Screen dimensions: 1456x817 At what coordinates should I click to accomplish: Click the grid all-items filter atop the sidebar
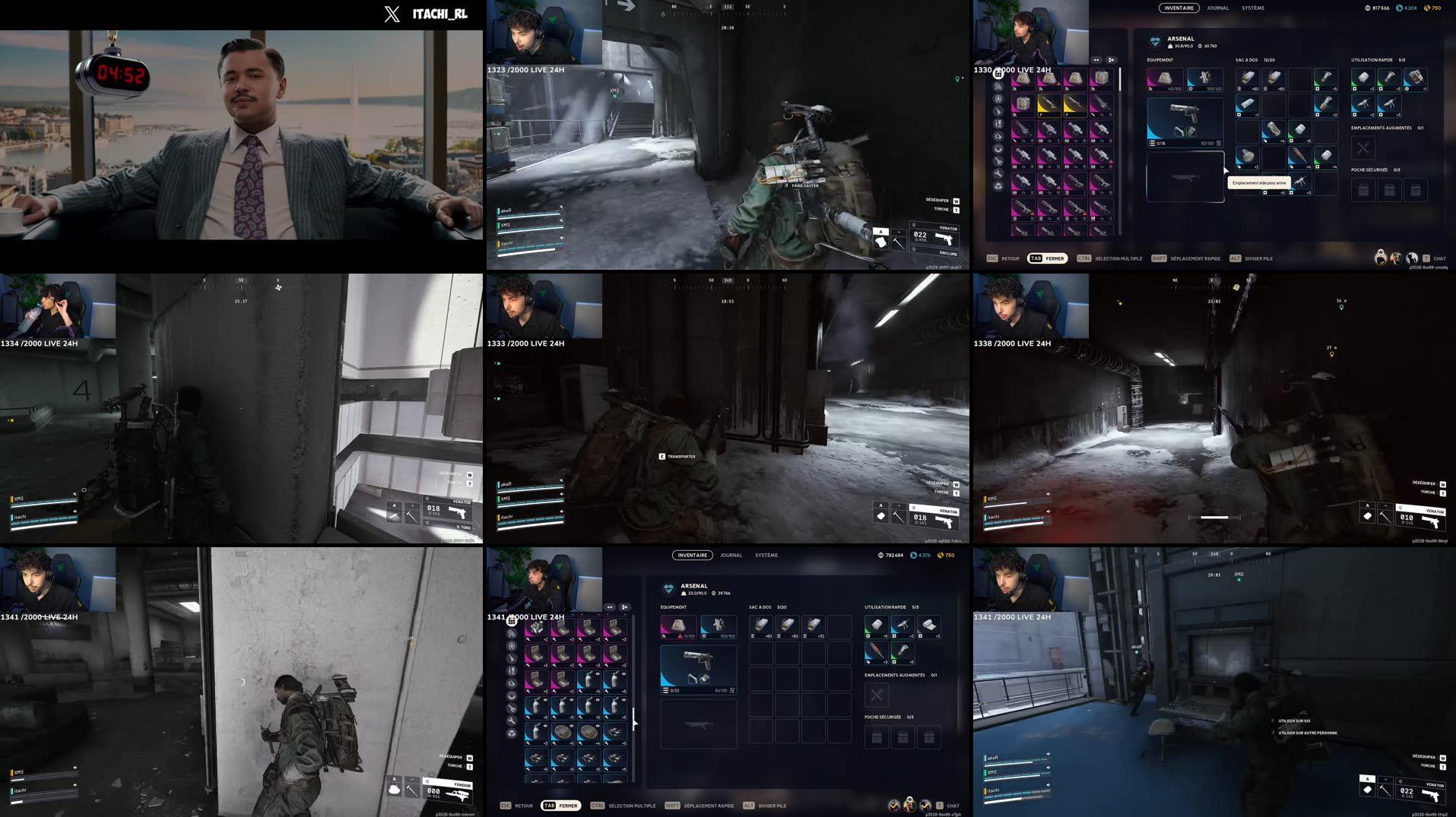tap(998, 74)
